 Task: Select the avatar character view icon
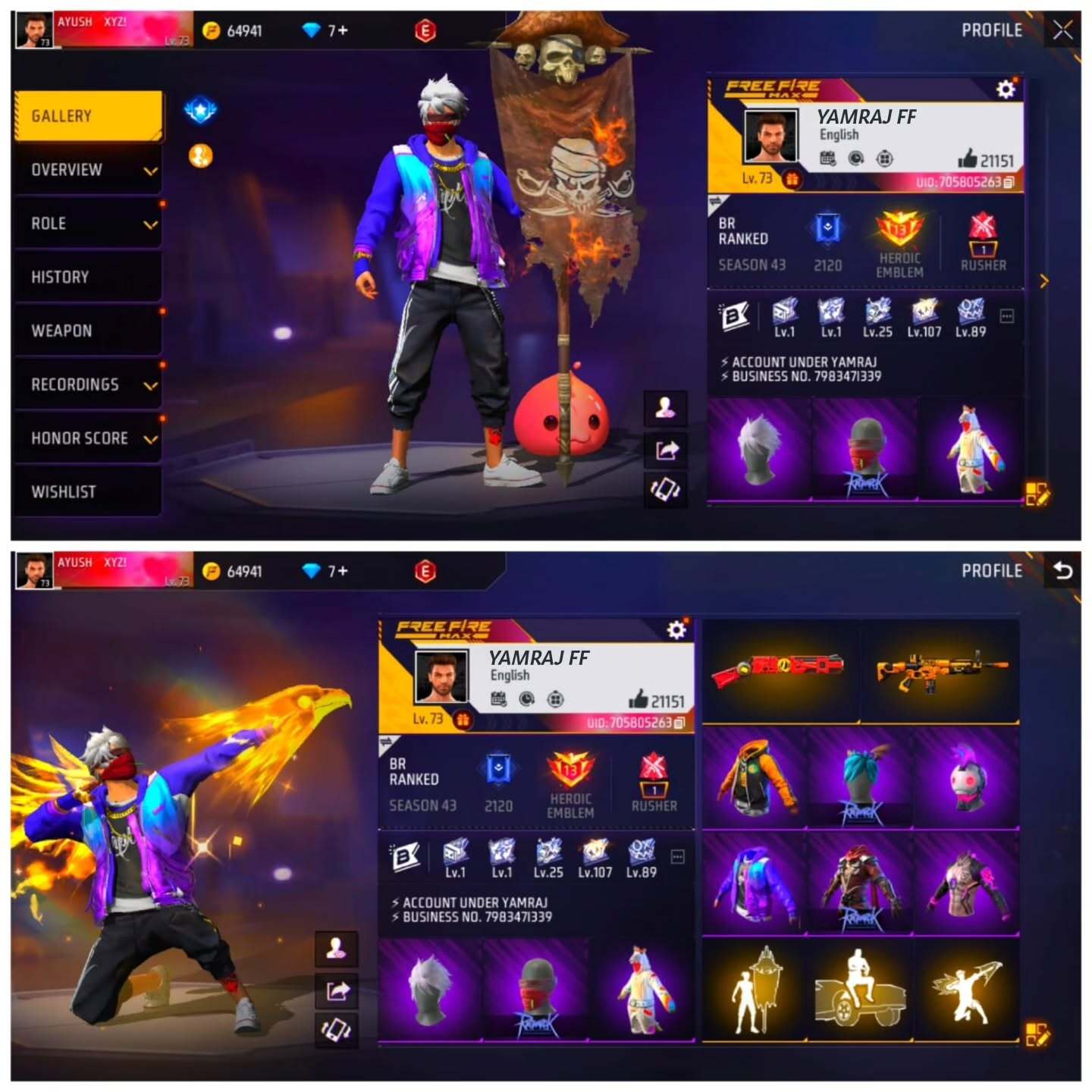coord(664,409)
